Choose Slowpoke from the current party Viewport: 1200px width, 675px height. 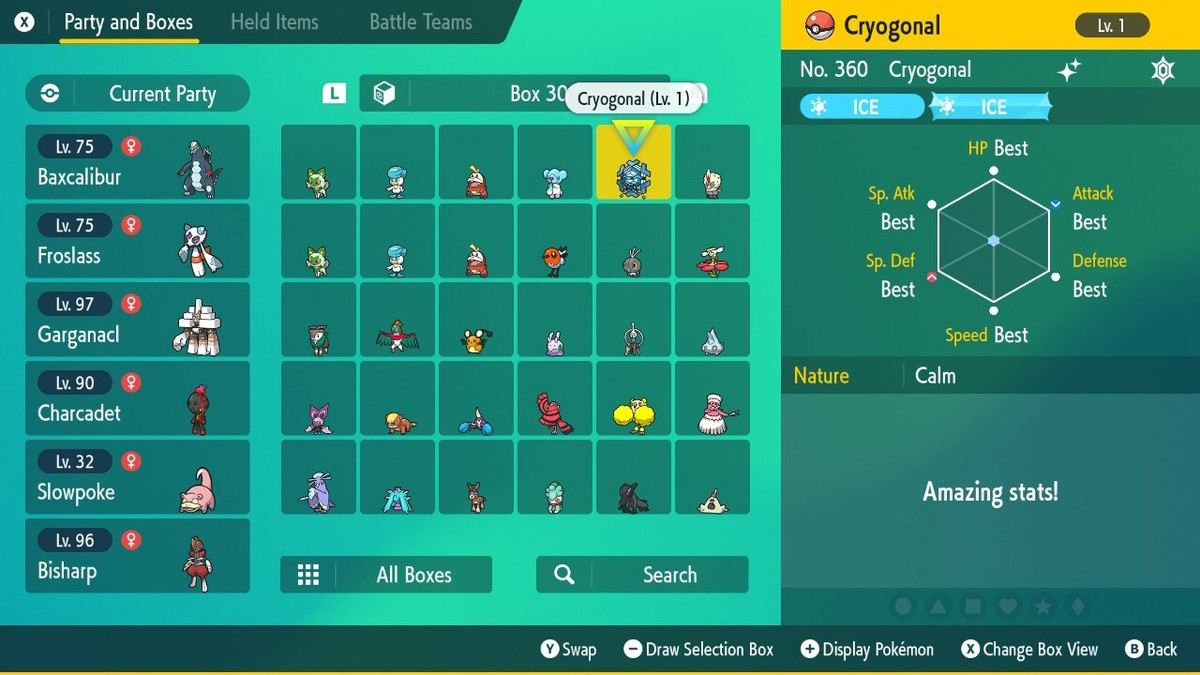[x=137, y=477]
